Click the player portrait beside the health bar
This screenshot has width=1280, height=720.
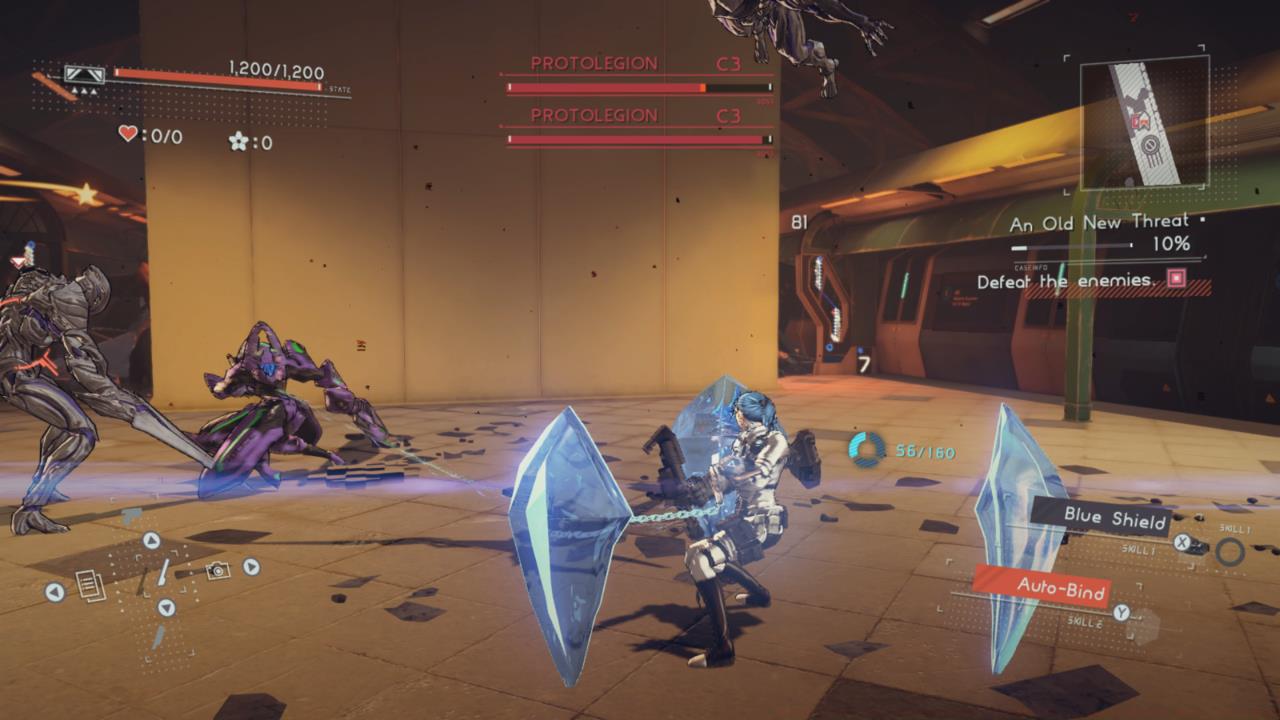coord(84,73)
